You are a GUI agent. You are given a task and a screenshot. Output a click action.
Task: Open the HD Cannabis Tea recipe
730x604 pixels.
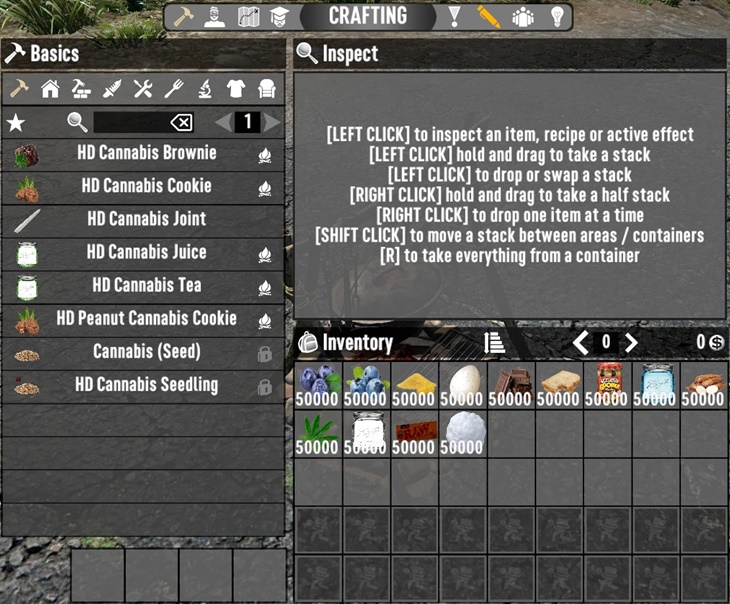(146, 286)
